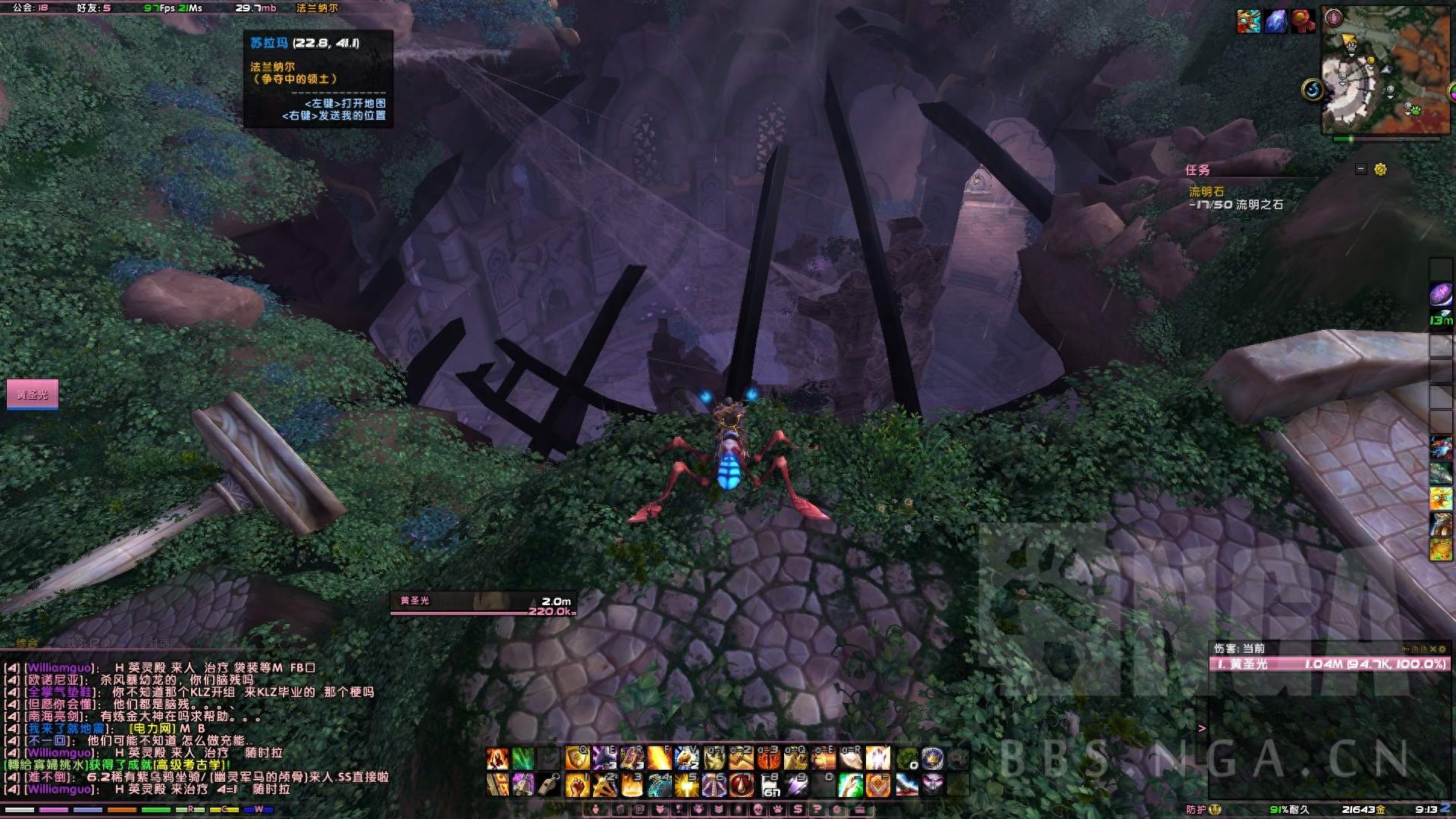
Task: Open the dollar sign shop micro button
Action: pyautogui.click(x=797, y=810)
